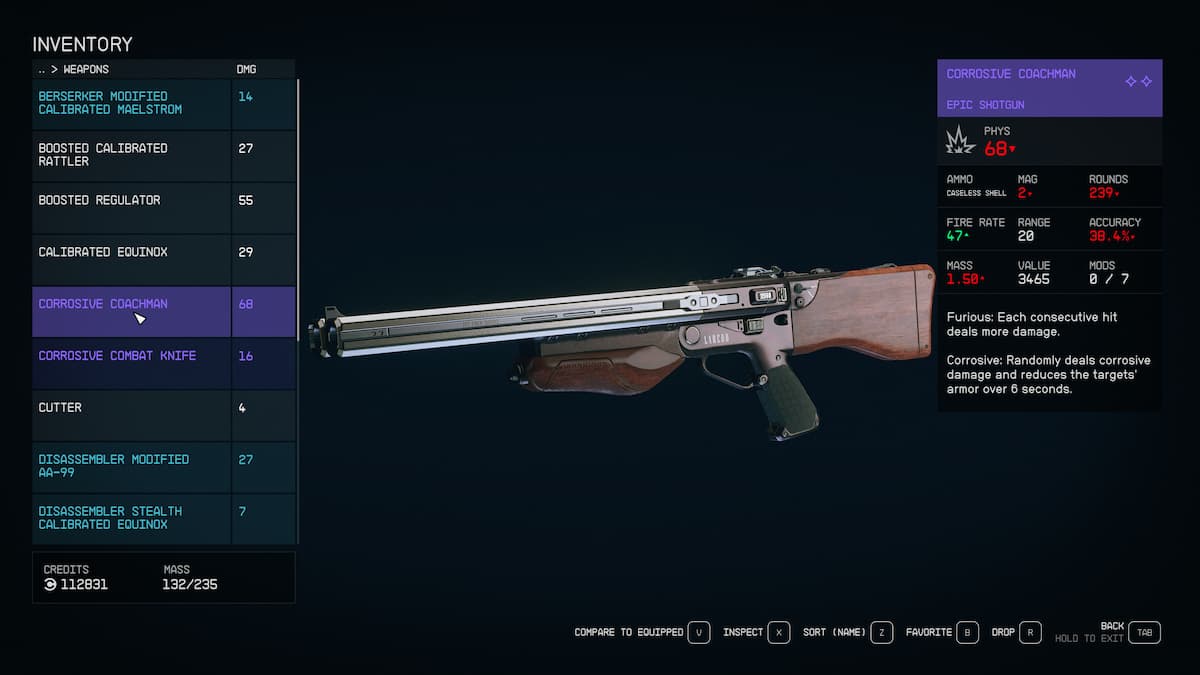Choose the Boosted Calibrated Rattler row
1200x675 pixels.
pos(130,155)
